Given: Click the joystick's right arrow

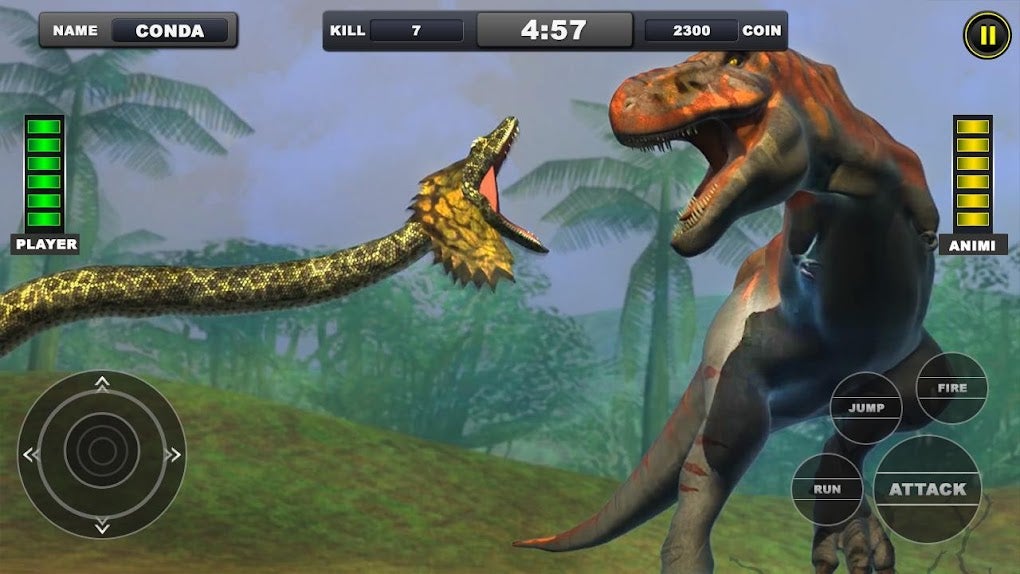Looking at the screenshot, I should (174, 455).
